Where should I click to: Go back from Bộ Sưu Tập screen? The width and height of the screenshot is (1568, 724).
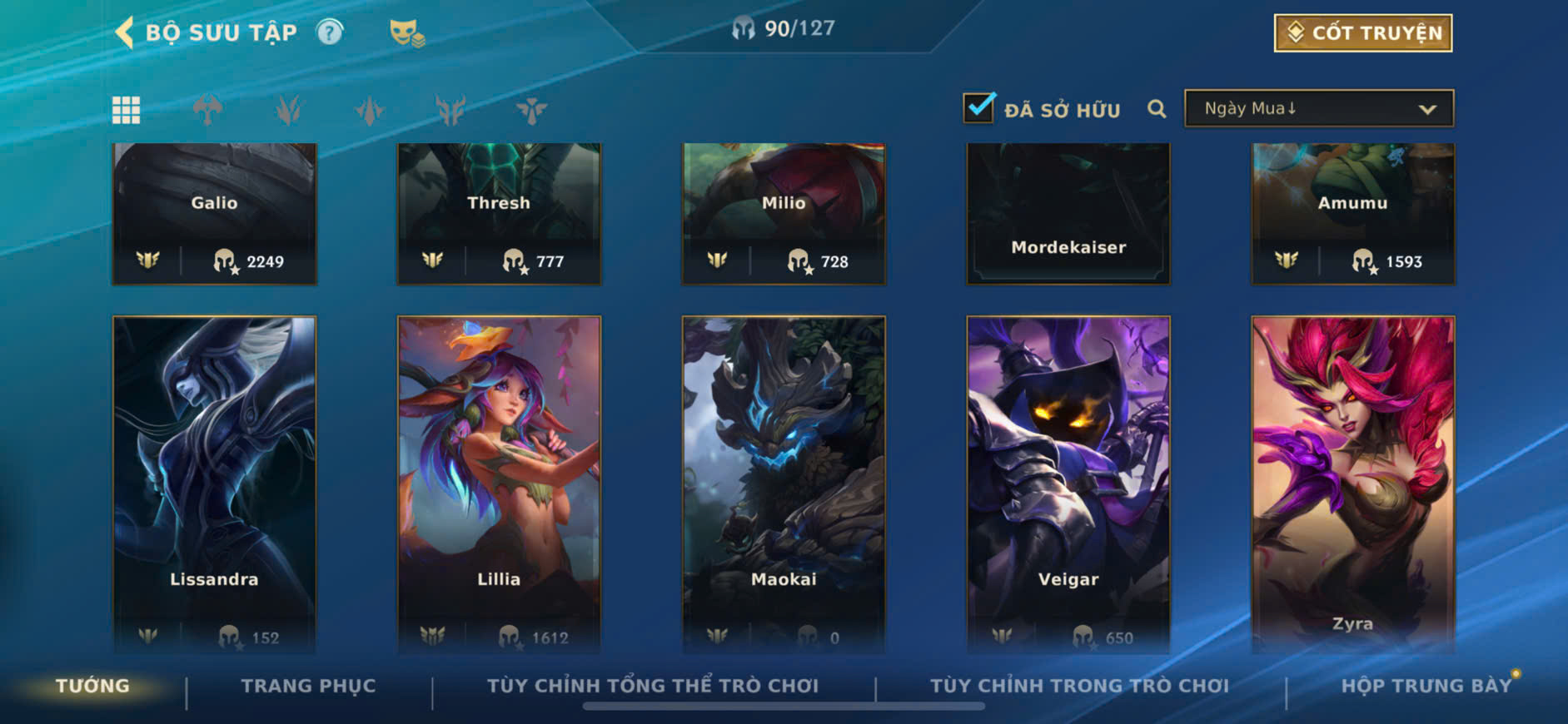pyautogui.click(x=125, y=32)
